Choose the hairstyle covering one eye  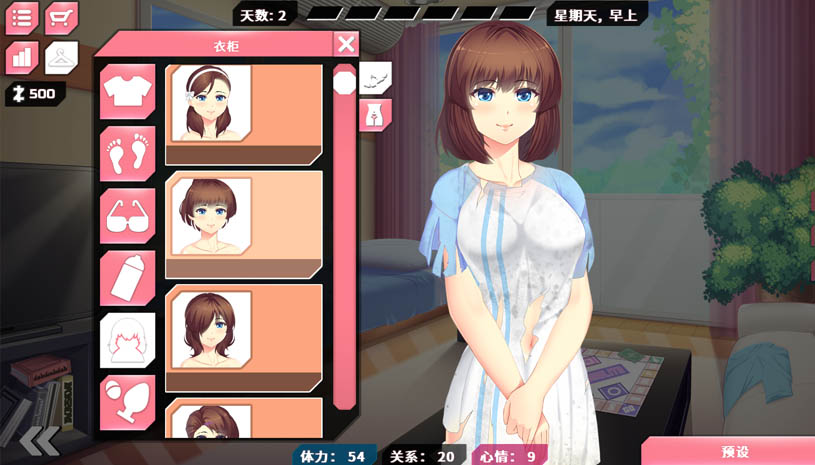click(244, 337)
